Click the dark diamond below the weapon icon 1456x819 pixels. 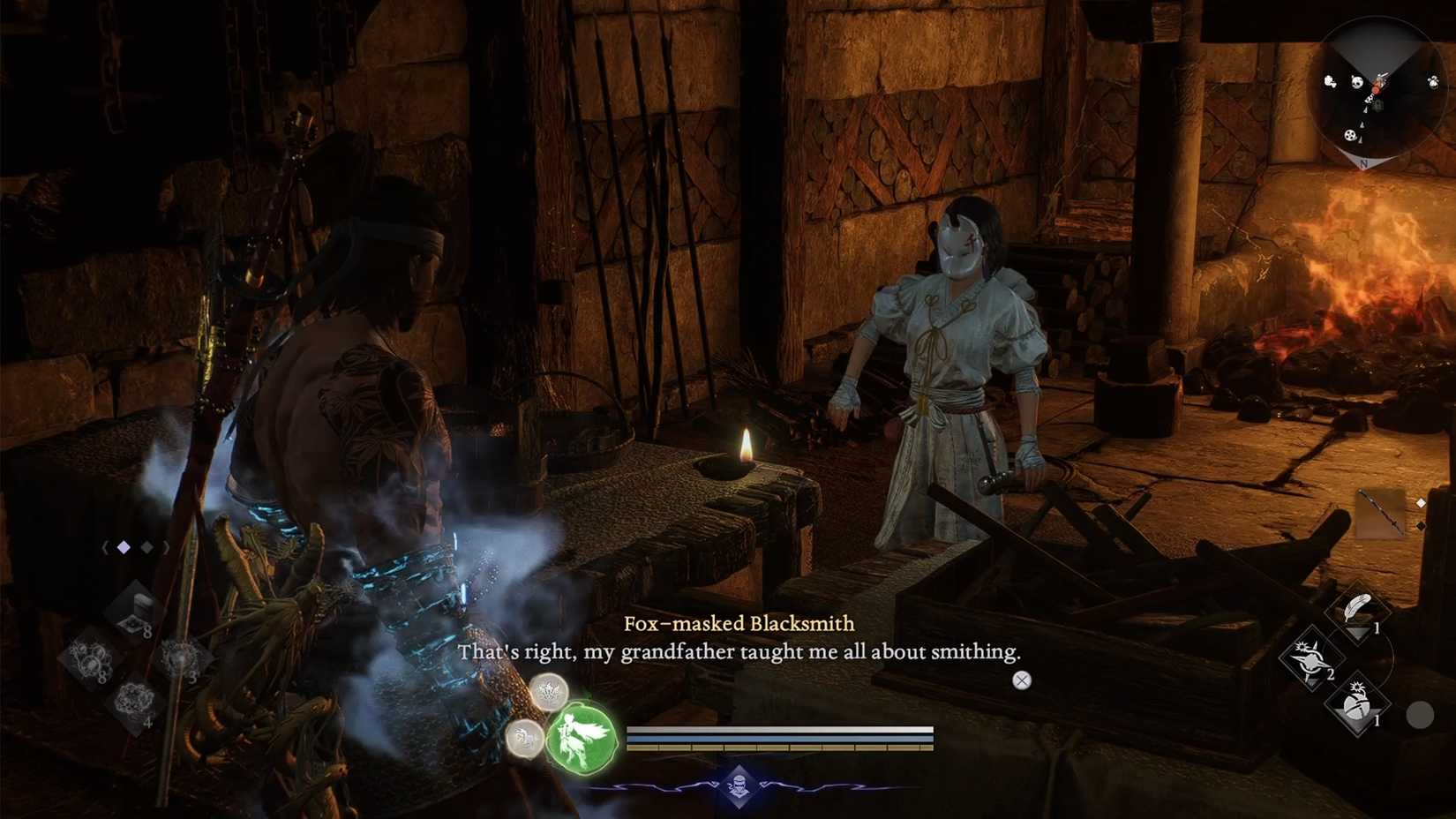coord(1420,525)
